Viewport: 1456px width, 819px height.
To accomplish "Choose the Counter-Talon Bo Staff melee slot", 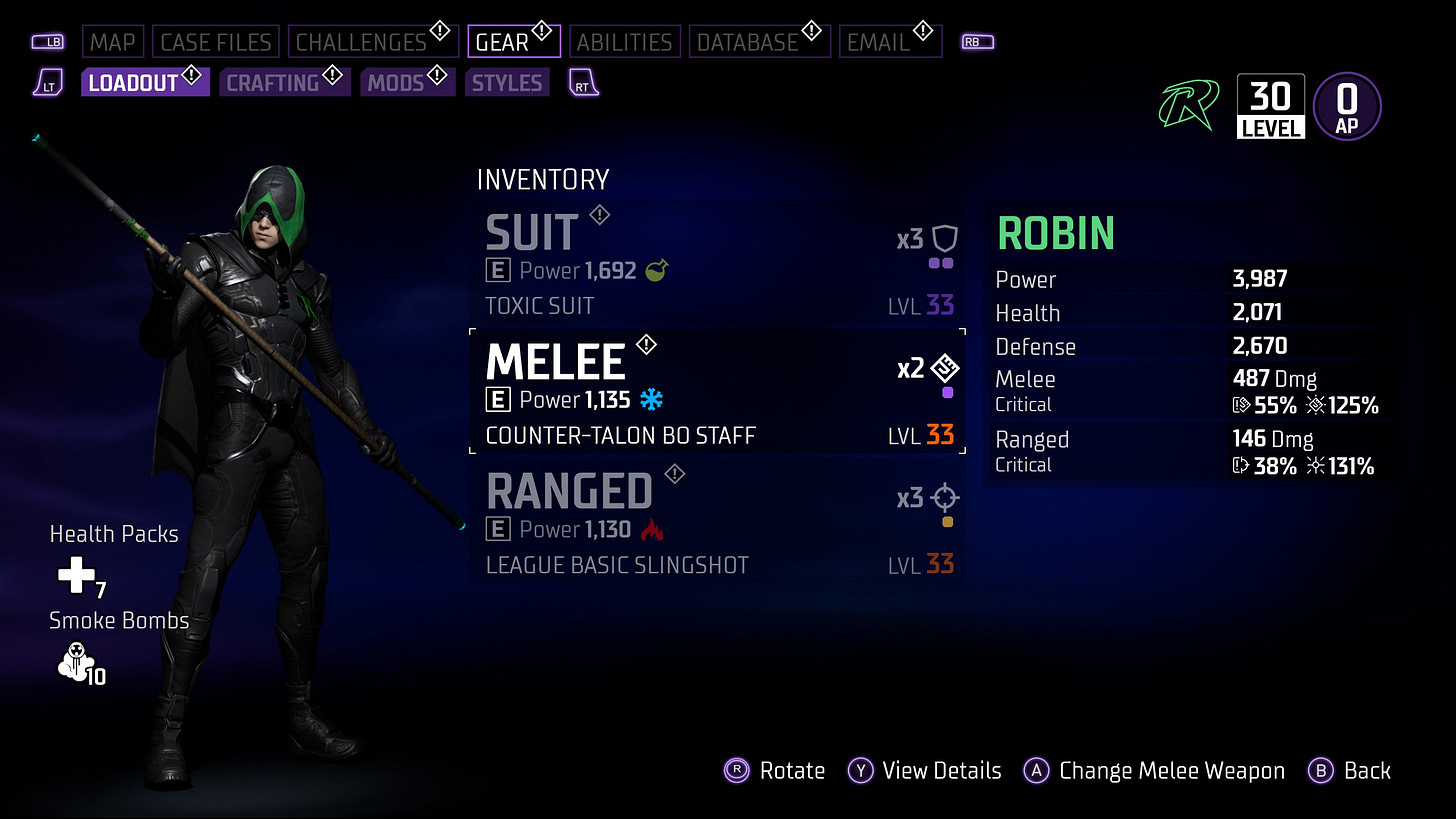I will [717, 391].
